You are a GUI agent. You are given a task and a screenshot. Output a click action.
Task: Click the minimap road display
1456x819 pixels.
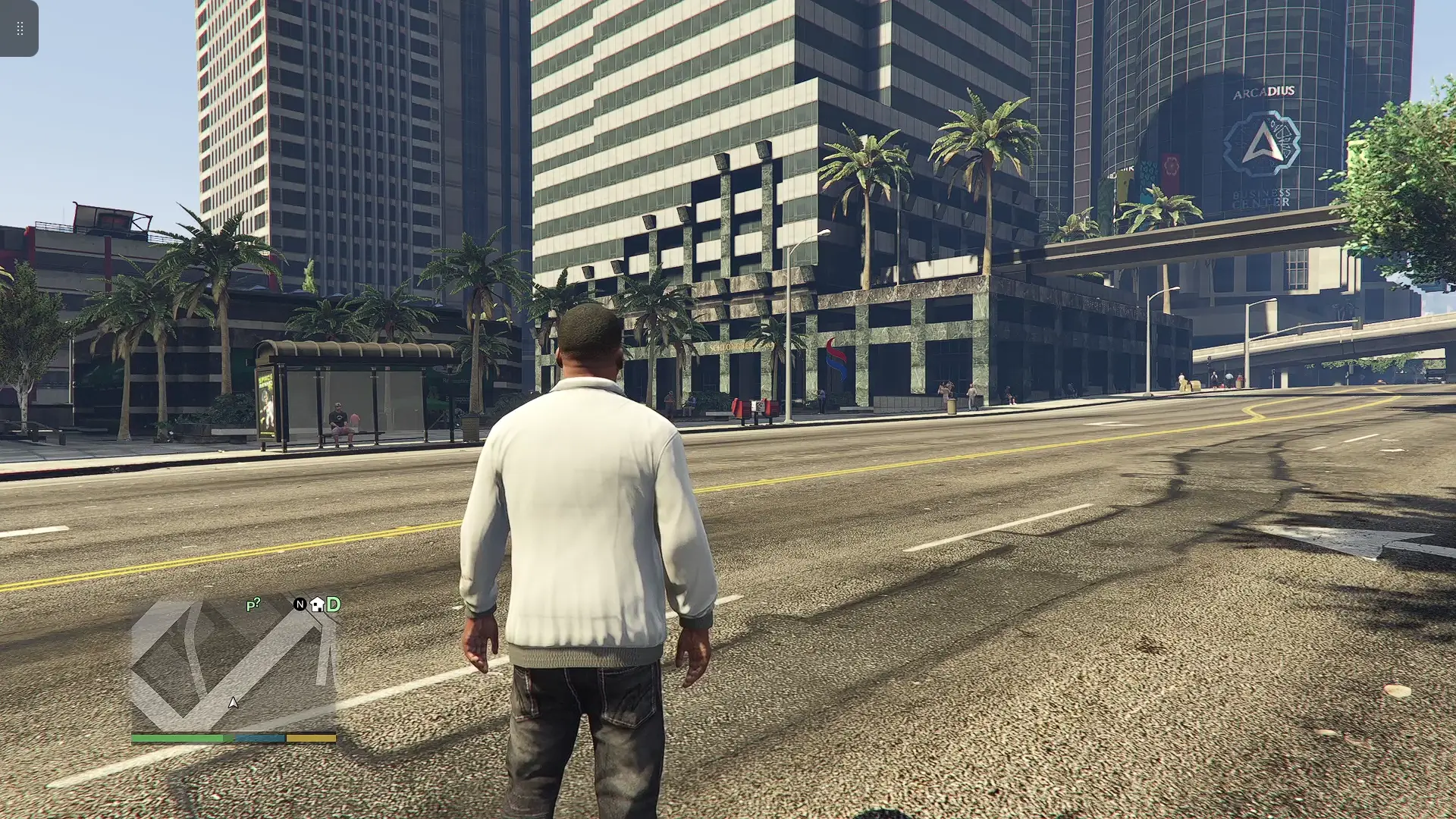click(234, 666)
